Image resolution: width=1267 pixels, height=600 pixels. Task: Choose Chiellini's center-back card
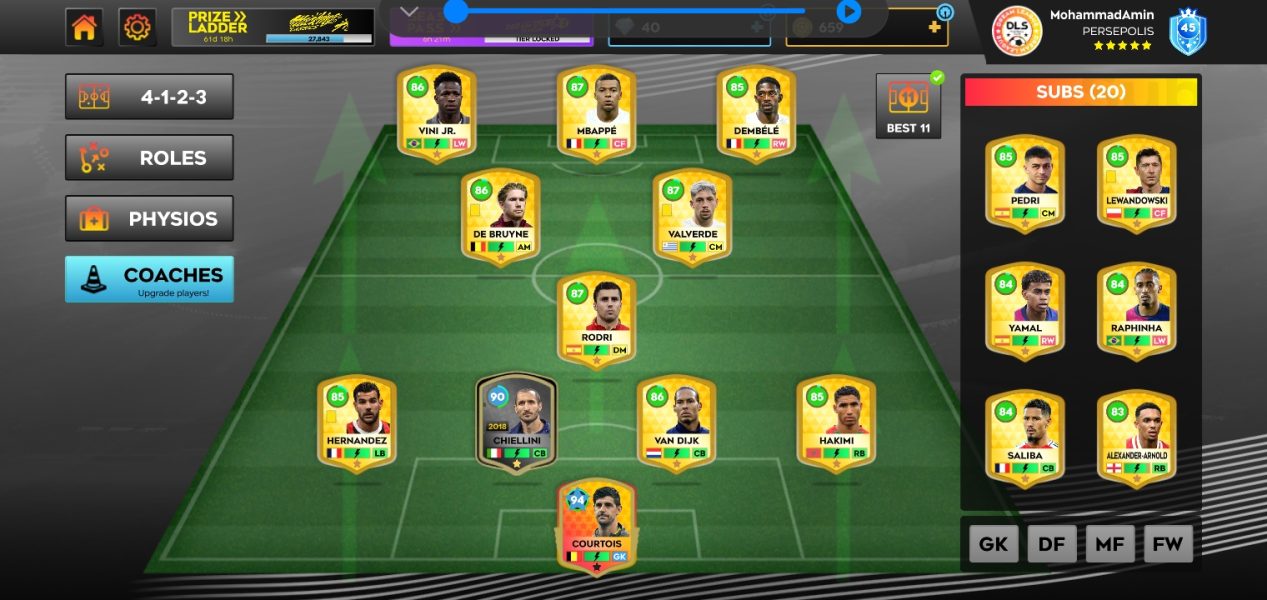pyautogui.click(x=516, y=423)
